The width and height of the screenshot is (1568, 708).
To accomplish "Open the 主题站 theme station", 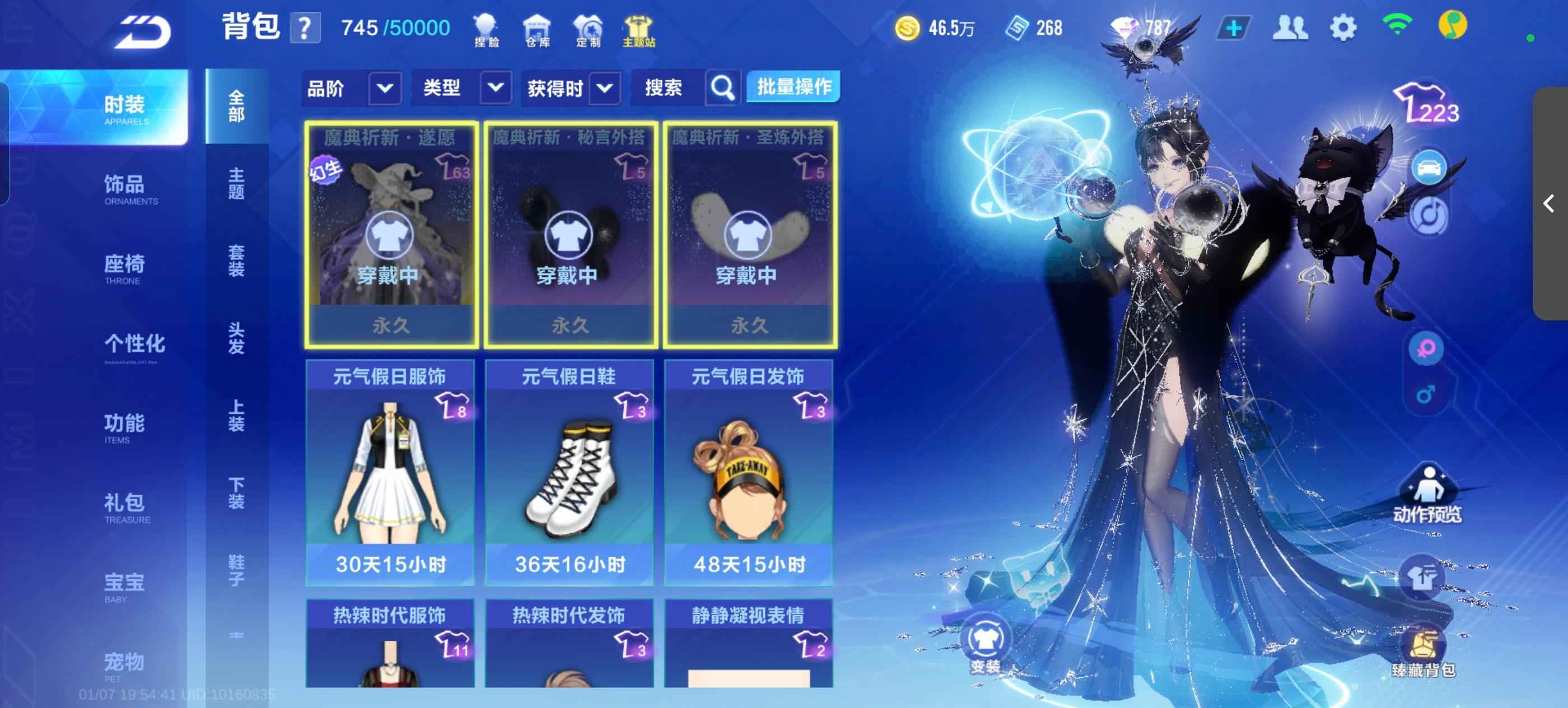I will [x=638, y=30].
